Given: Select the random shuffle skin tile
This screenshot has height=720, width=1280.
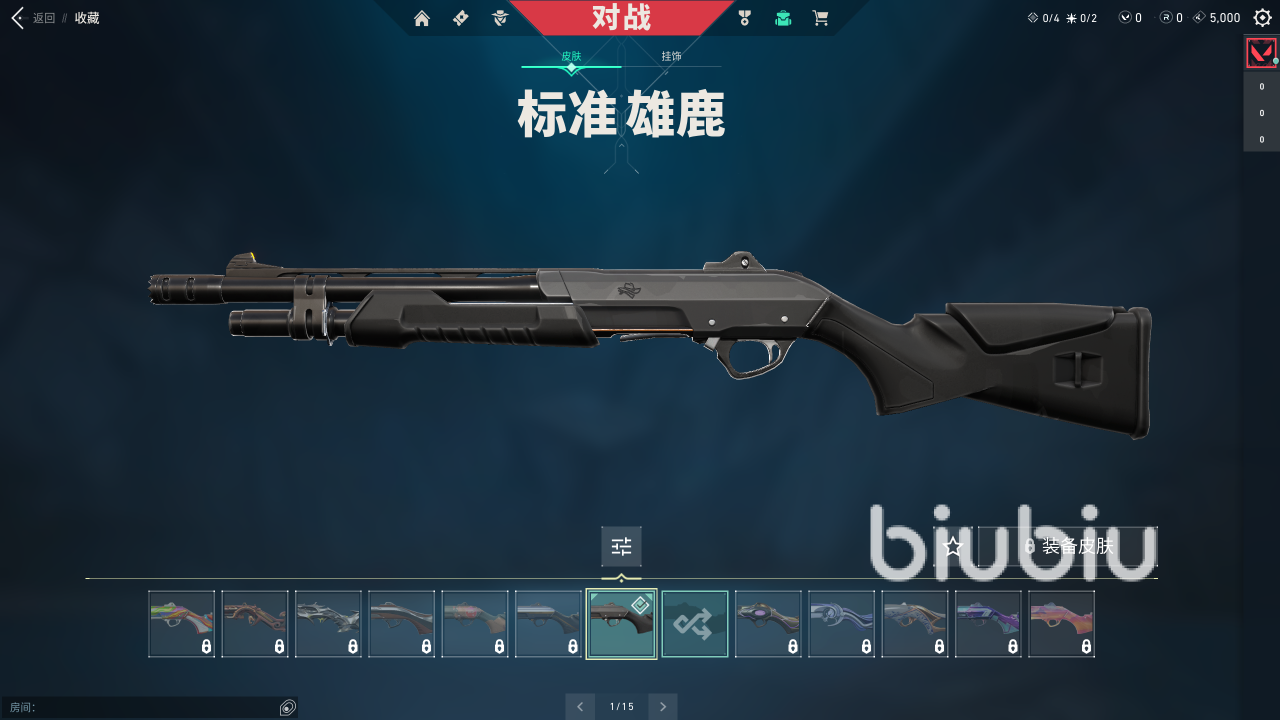Looking at the screenshot, I should (695, 624).
